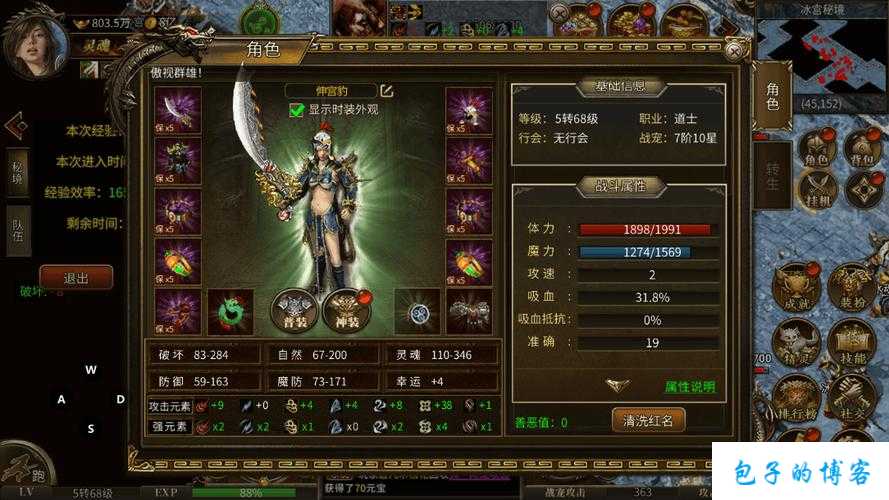Toggle the 显示时装外观 checkbox

(x=296, y=110)
